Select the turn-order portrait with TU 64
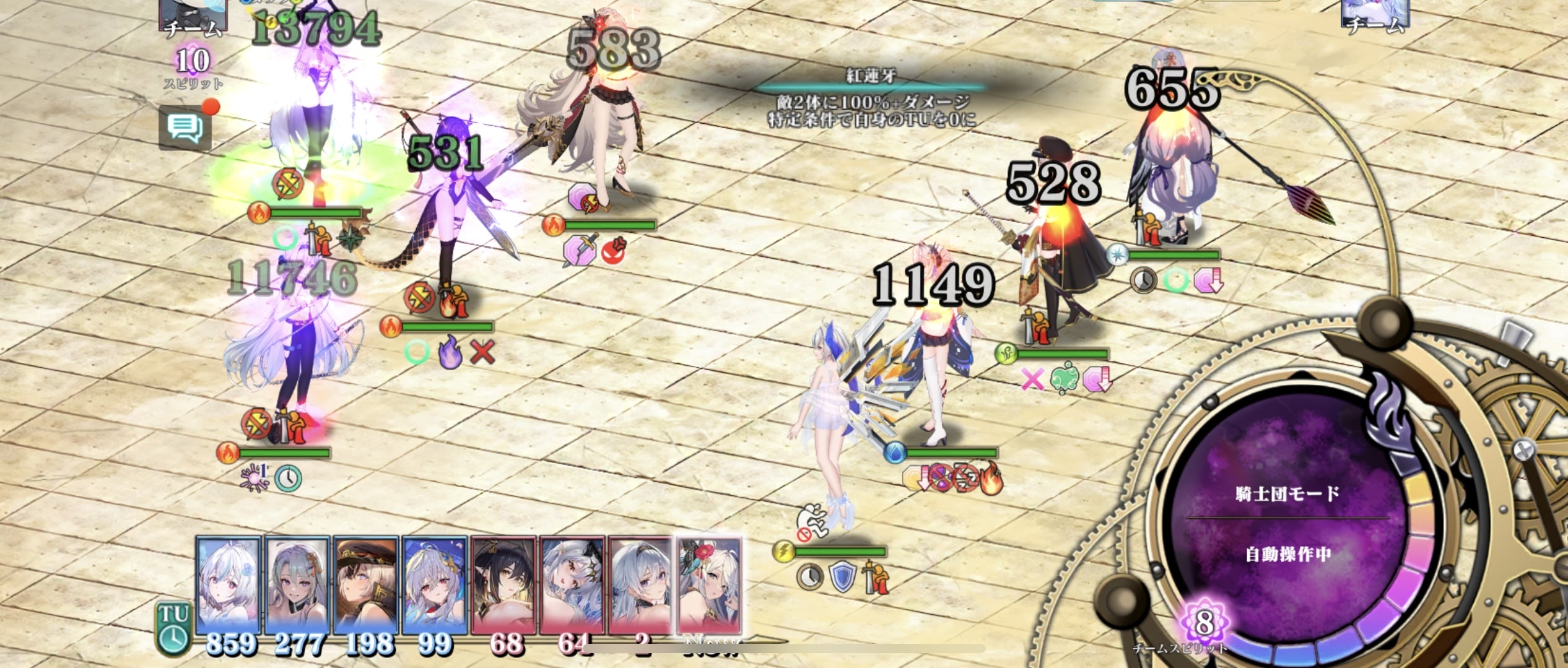1568x668 pixels. pos(572,585)
